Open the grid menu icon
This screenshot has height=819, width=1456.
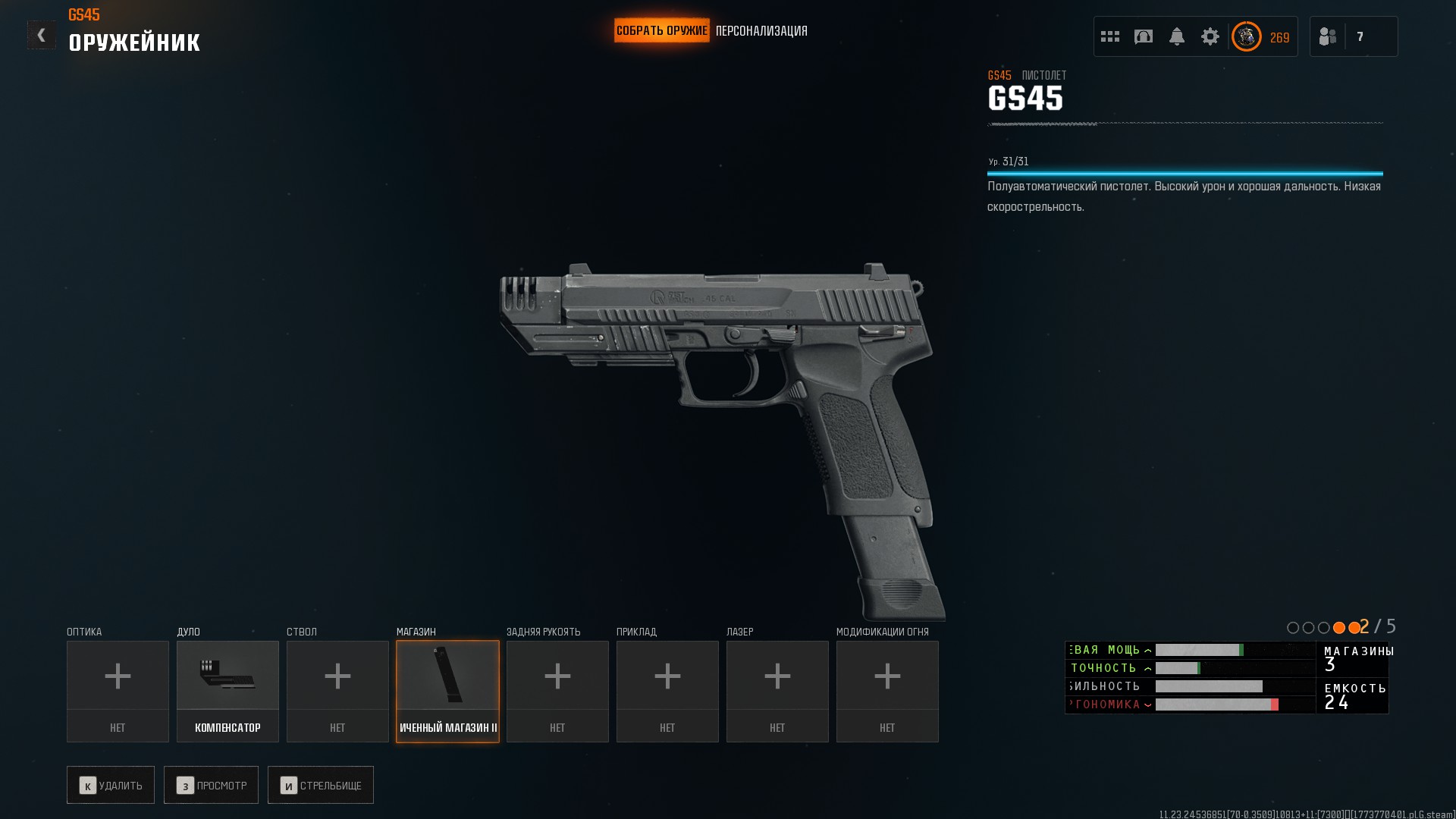(1110, 36)
